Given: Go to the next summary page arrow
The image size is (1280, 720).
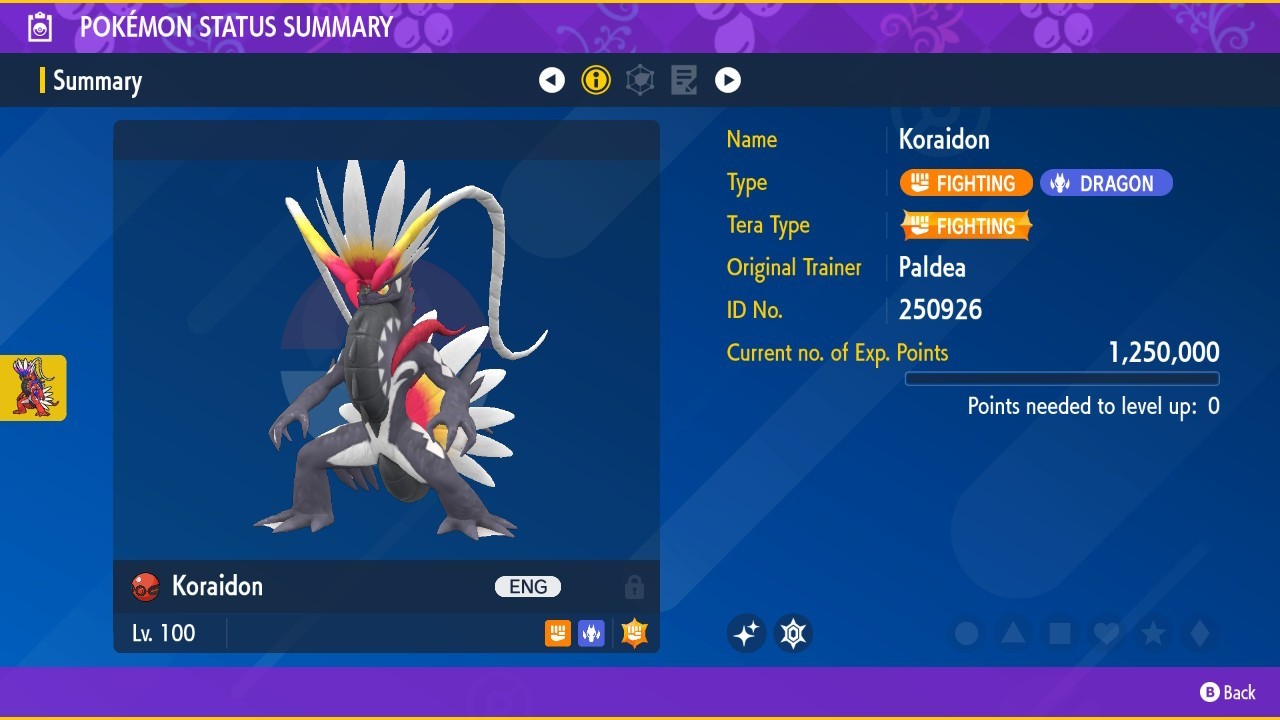Looking at the screenshot, I should (x=728, y=80).
